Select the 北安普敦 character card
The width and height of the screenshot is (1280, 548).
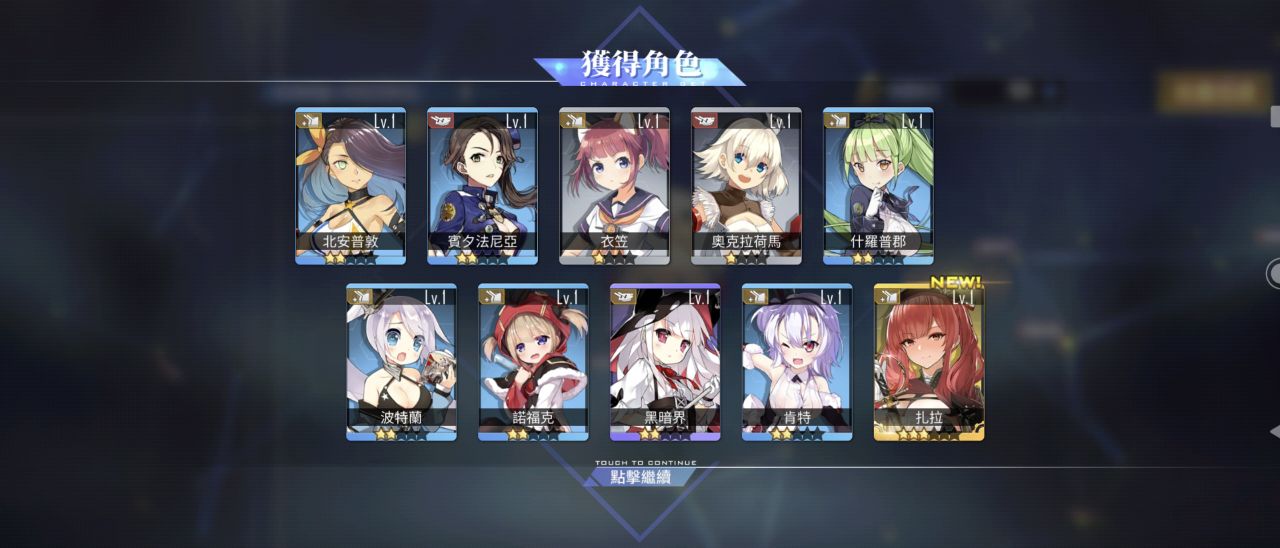(350, 186)
